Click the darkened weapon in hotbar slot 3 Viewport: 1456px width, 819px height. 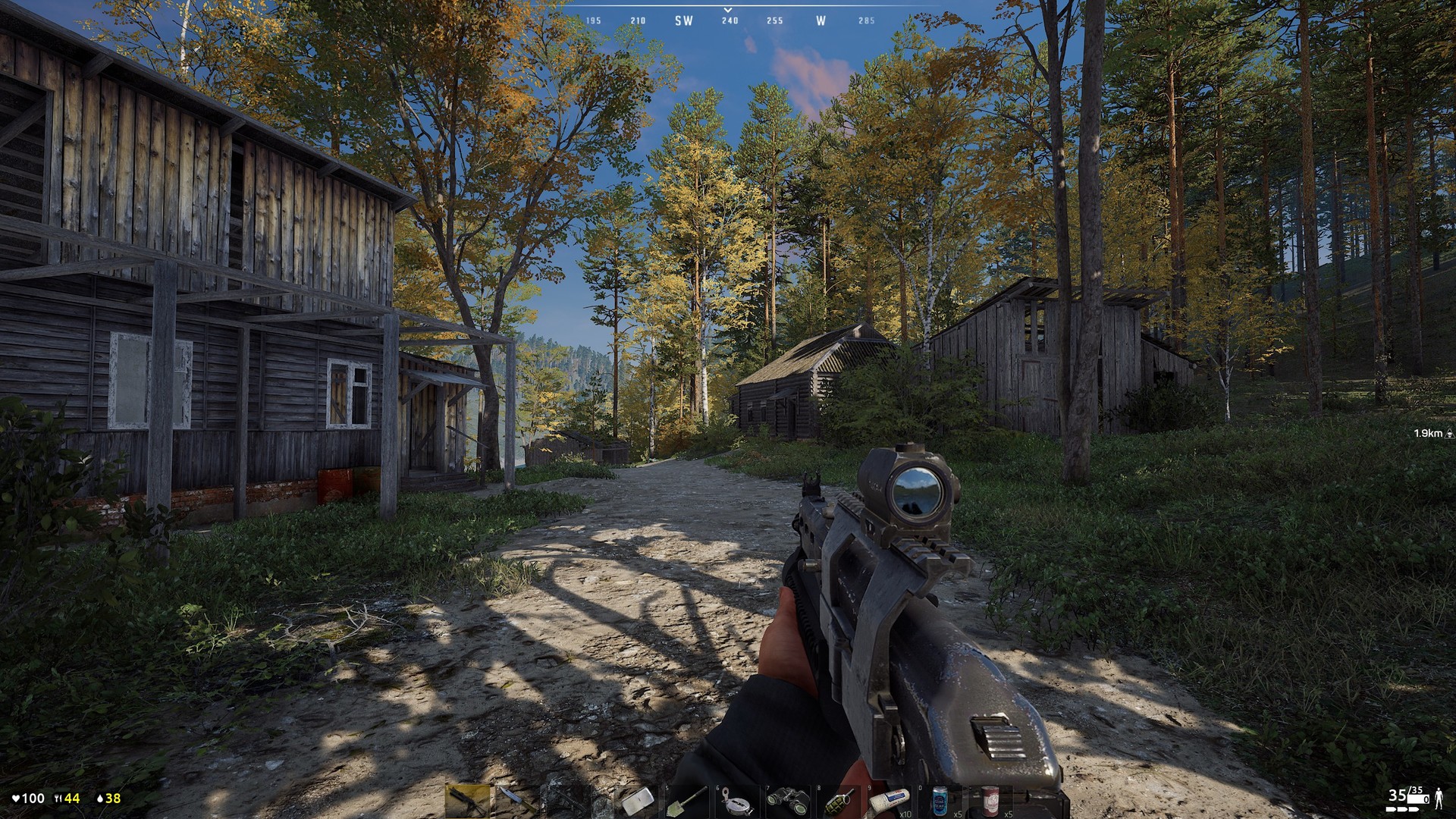coord(567,802)
